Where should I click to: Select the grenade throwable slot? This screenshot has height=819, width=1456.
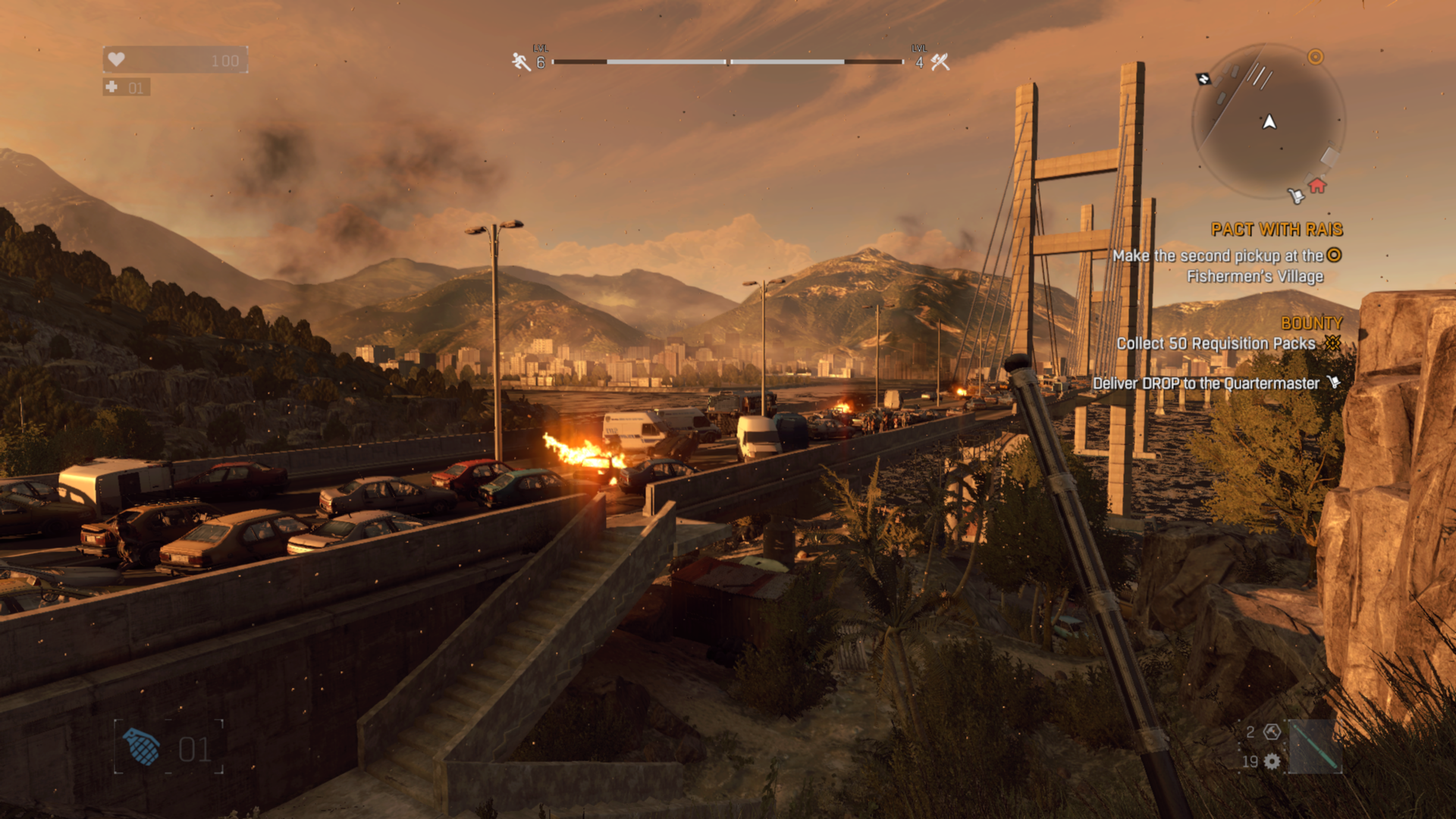141,748
